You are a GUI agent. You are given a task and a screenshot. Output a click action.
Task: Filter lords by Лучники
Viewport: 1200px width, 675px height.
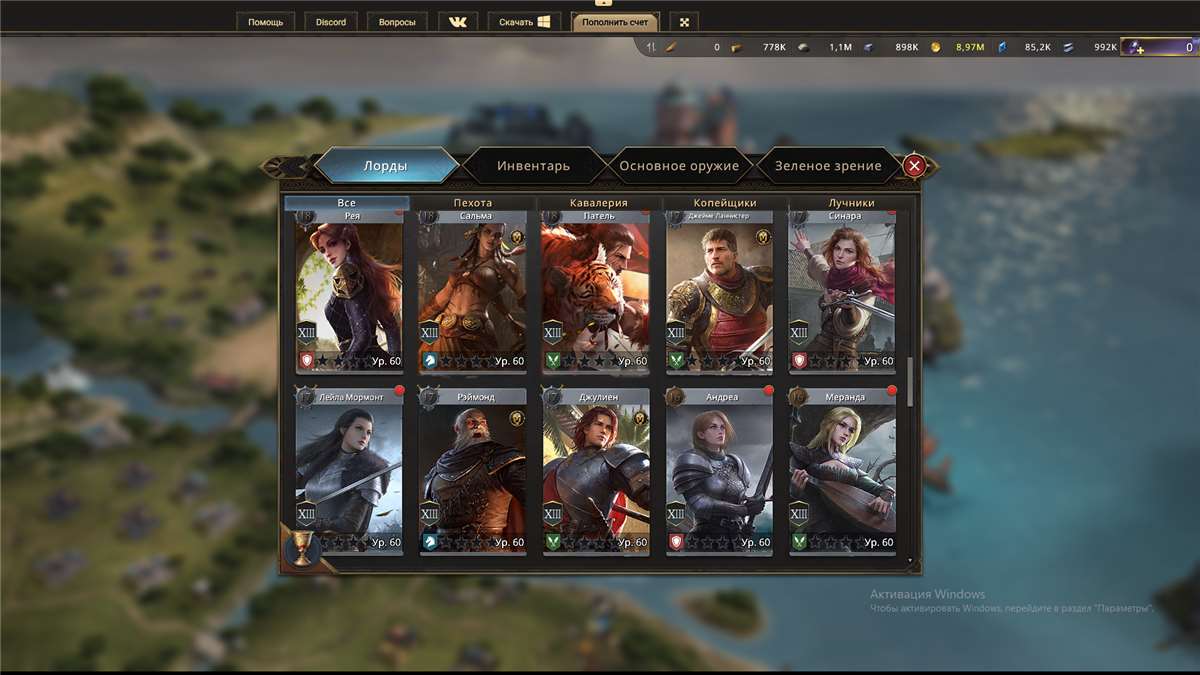point(851,203)
